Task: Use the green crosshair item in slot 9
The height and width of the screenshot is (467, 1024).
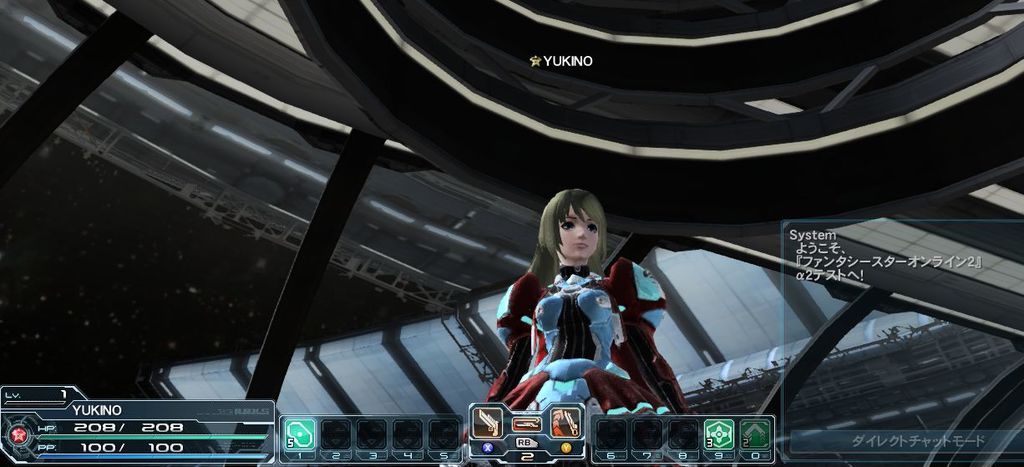Action: coord(719,434)
